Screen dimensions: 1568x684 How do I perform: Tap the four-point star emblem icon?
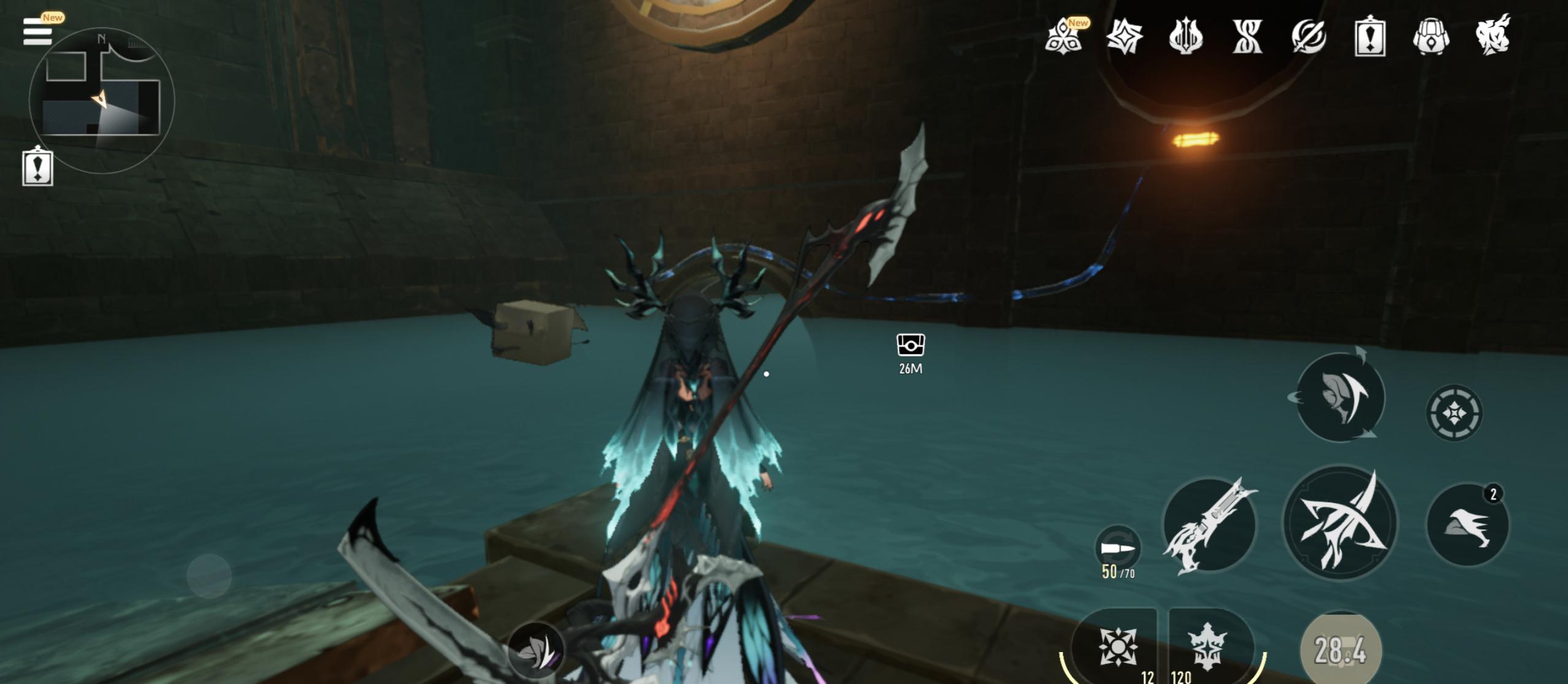pyautogui.click(x=1124, y=37)
